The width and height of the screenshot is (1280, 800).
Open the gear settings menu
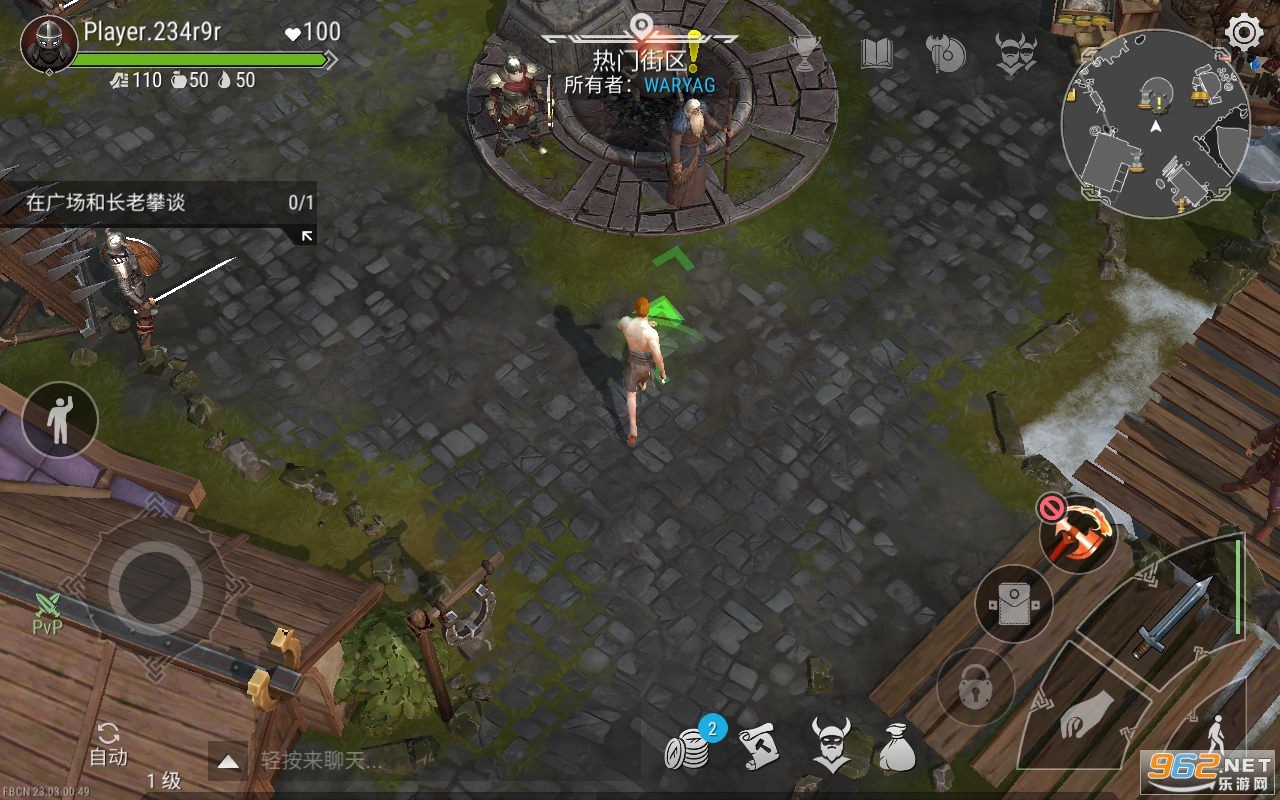click(1244, 33)
